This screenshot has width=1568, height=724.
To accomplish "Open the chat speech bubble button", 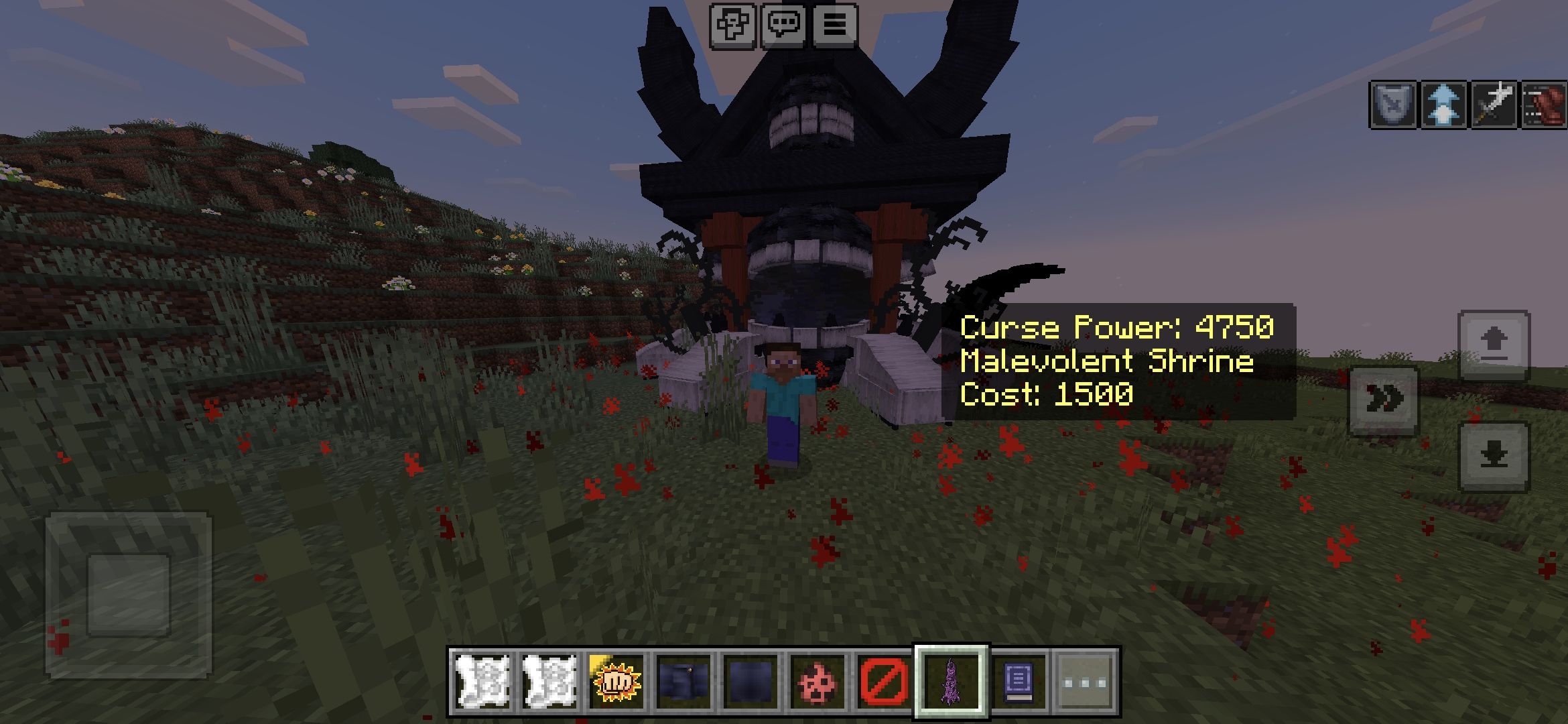I will (x=784, y=26).
